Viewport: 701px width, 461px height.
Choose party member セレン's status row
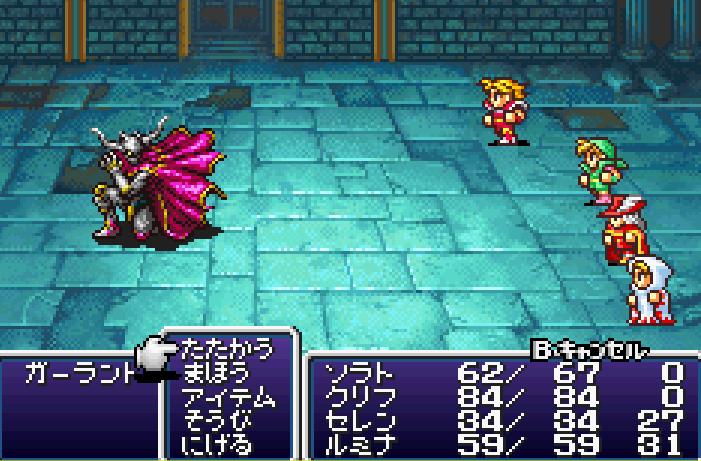click(x=500, y=420)
